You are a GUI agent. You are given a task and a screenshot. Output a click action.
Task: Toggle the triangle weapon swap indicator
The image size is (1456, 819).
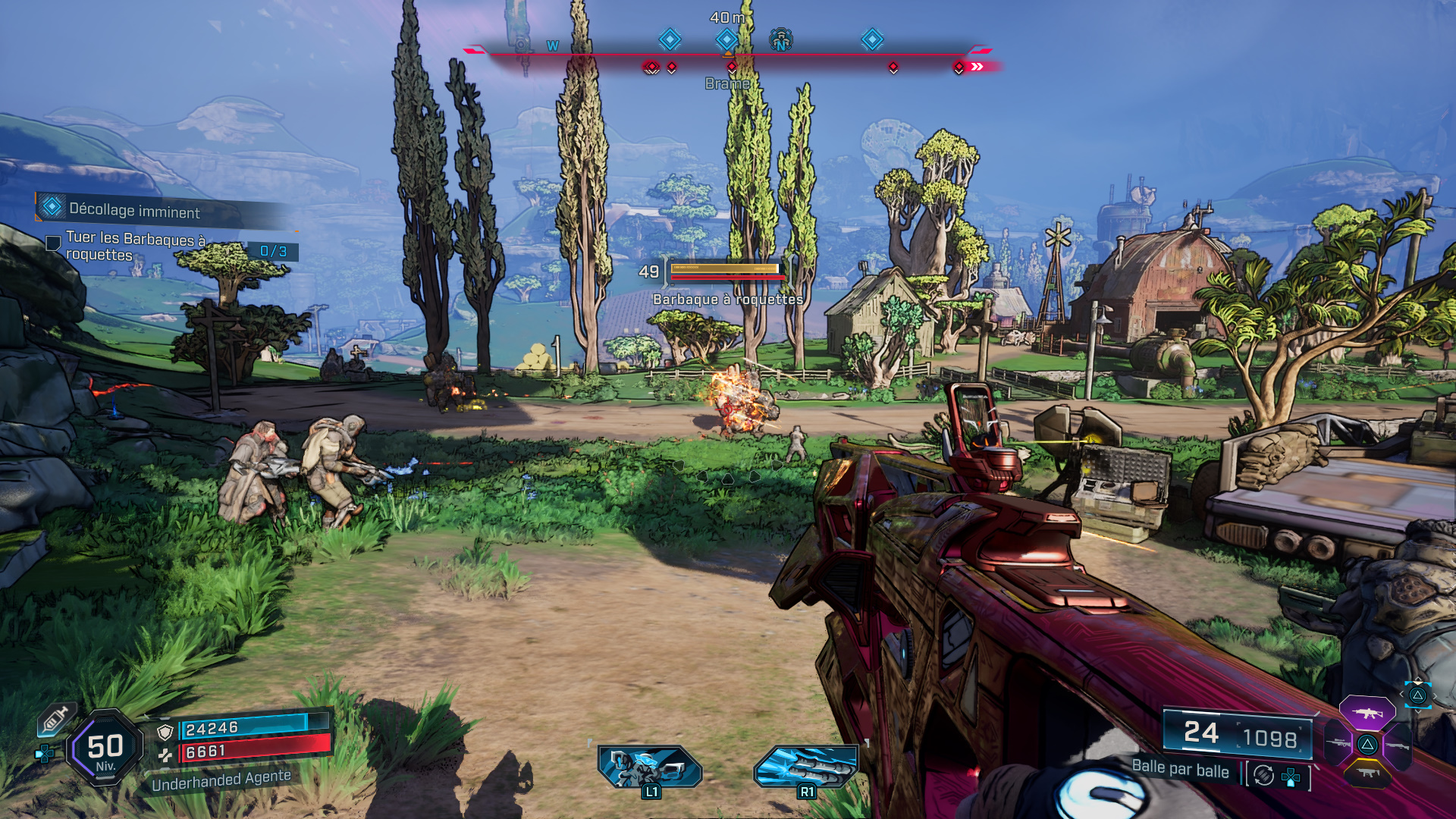click(1417, 697)
